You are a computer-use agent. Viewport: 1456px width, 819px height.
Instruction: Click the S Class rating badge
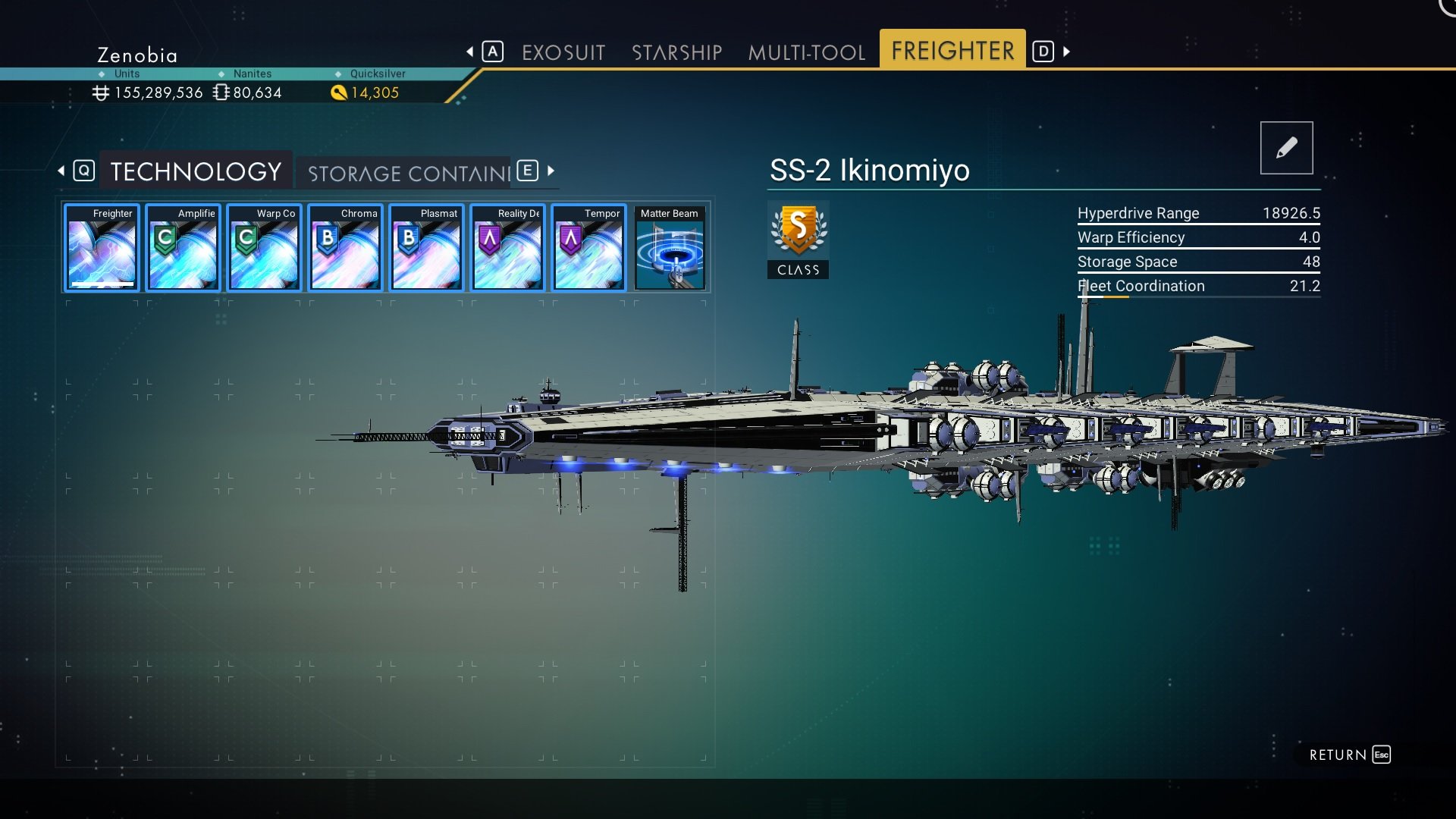point(798,239)
